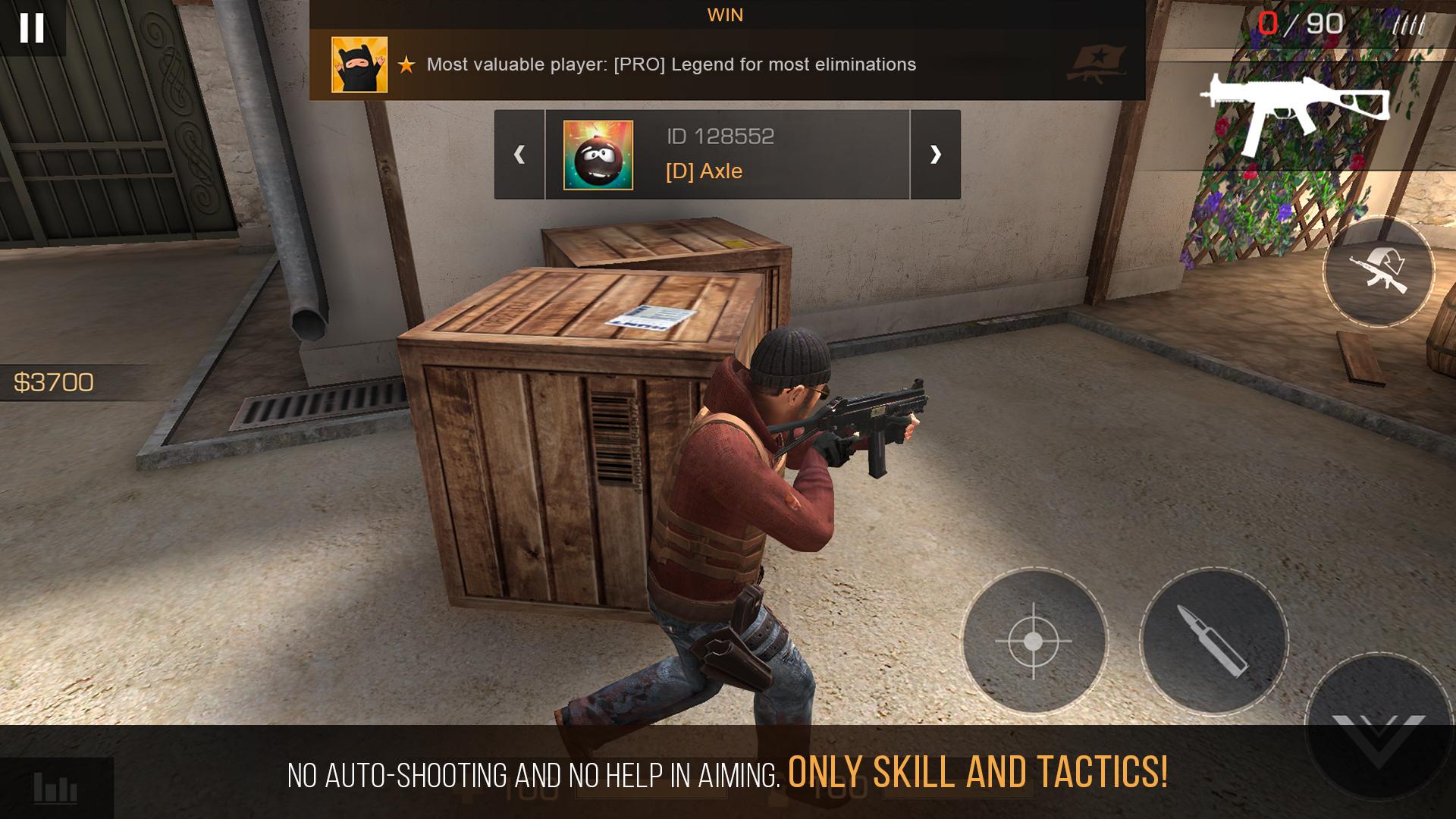
Task: Switch to previous player with left chevron
Action: tap(519, 155)
